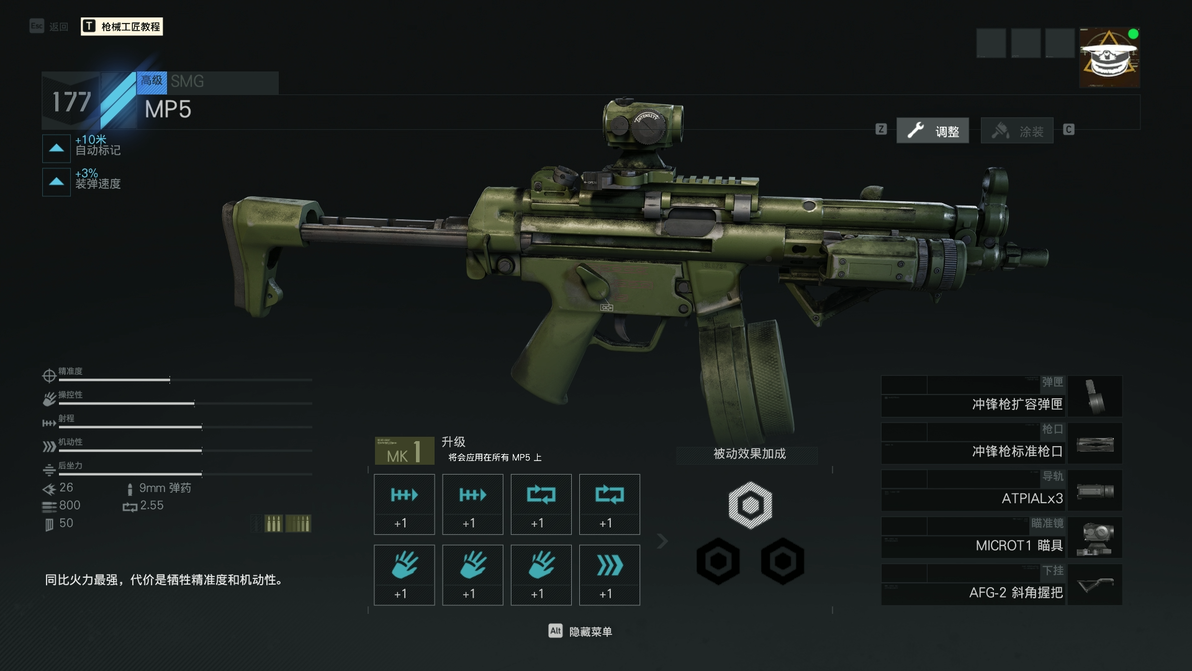
Task: Click the MK 1 升级 badge
Action: click(x=404, y=452)
